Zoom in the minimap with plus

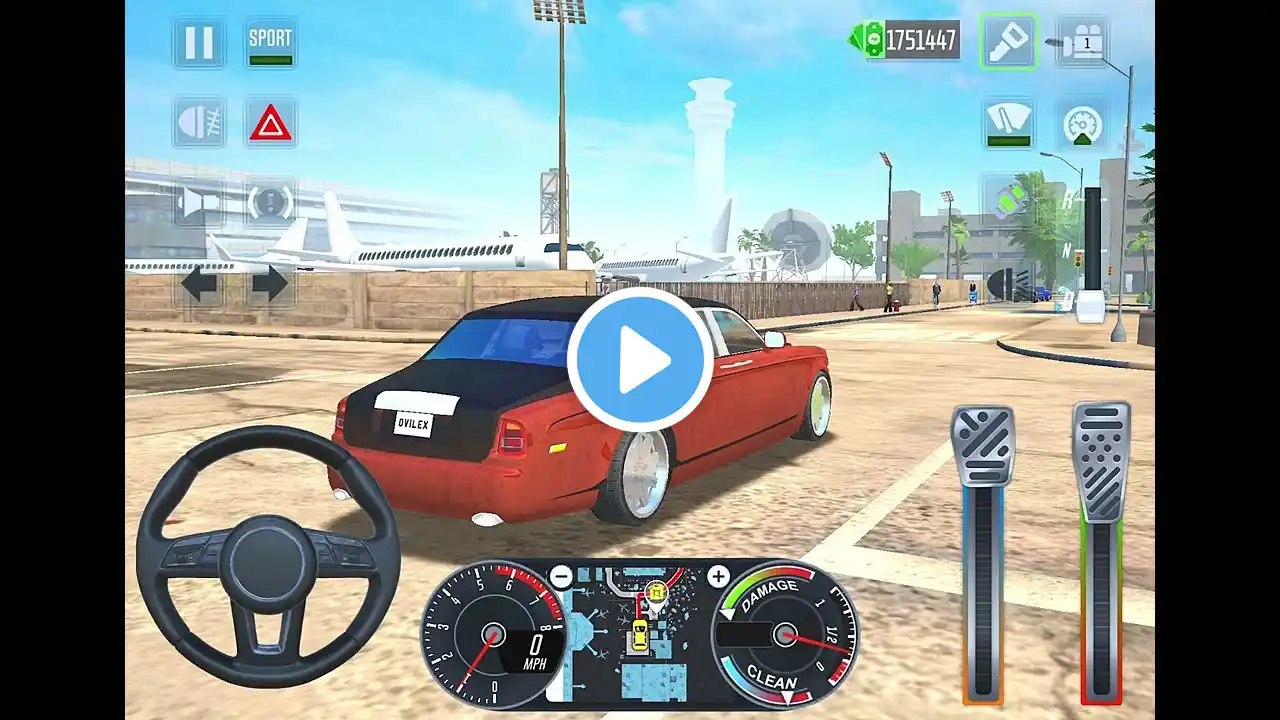tap(718, 577)
